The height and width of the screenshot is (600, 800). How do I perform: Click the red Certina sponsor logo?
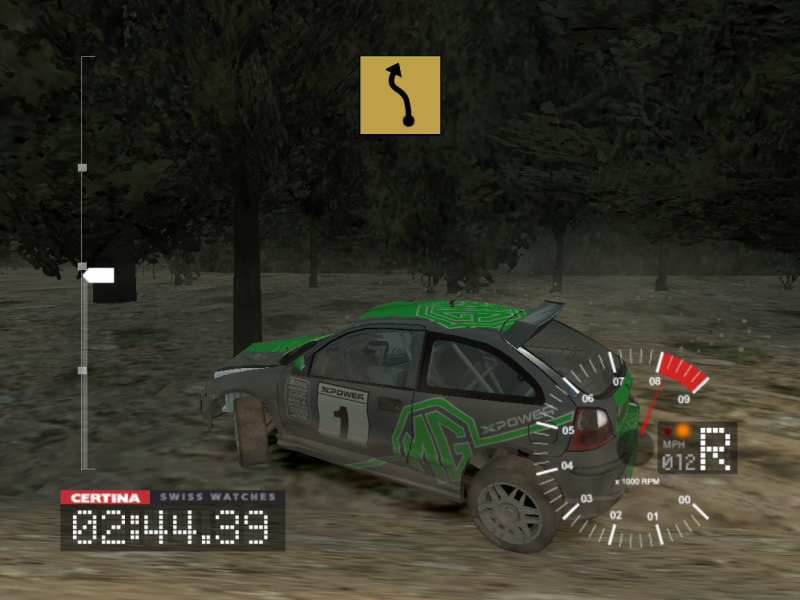105,497
